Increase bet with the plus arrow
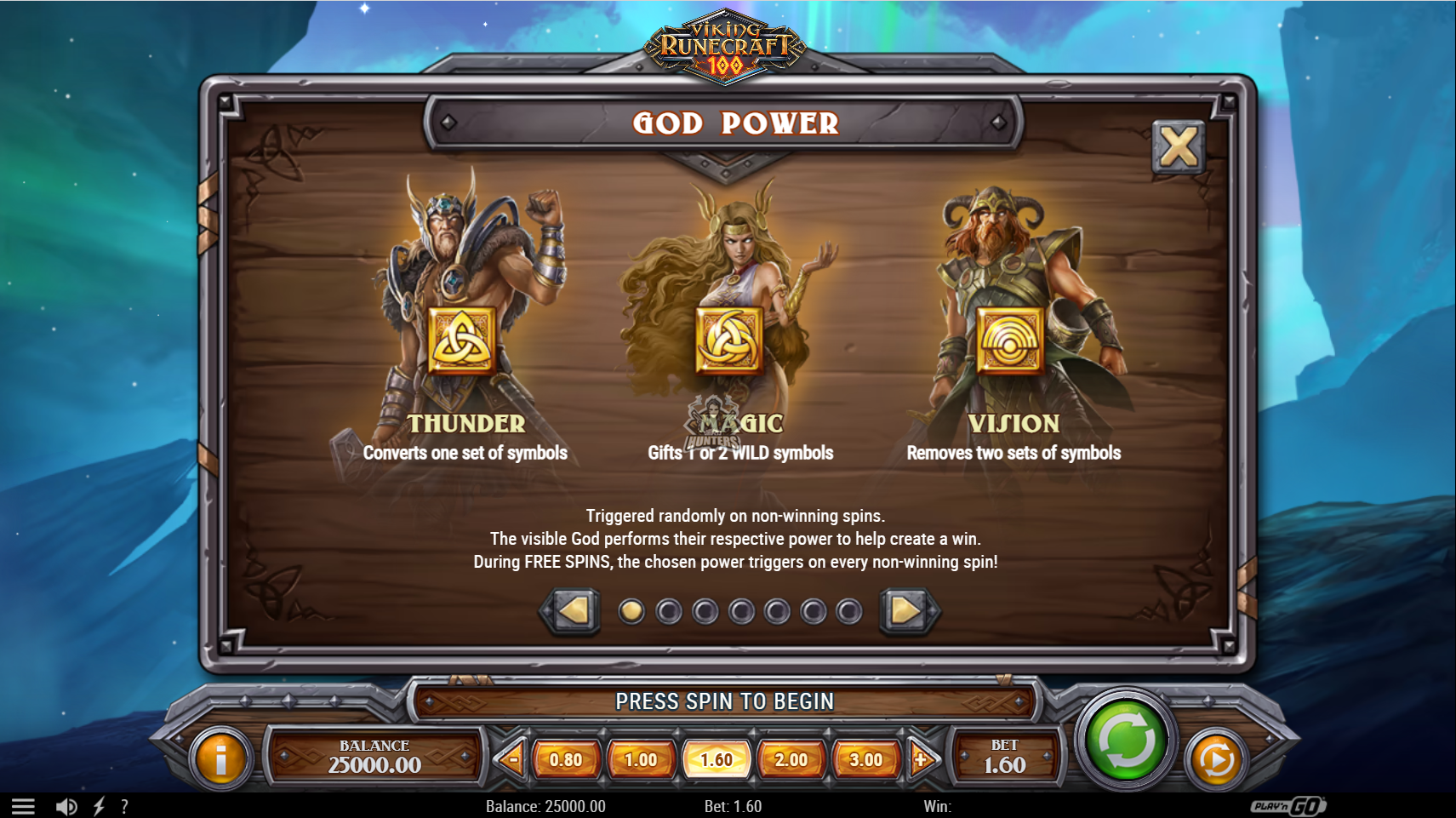 922,759
